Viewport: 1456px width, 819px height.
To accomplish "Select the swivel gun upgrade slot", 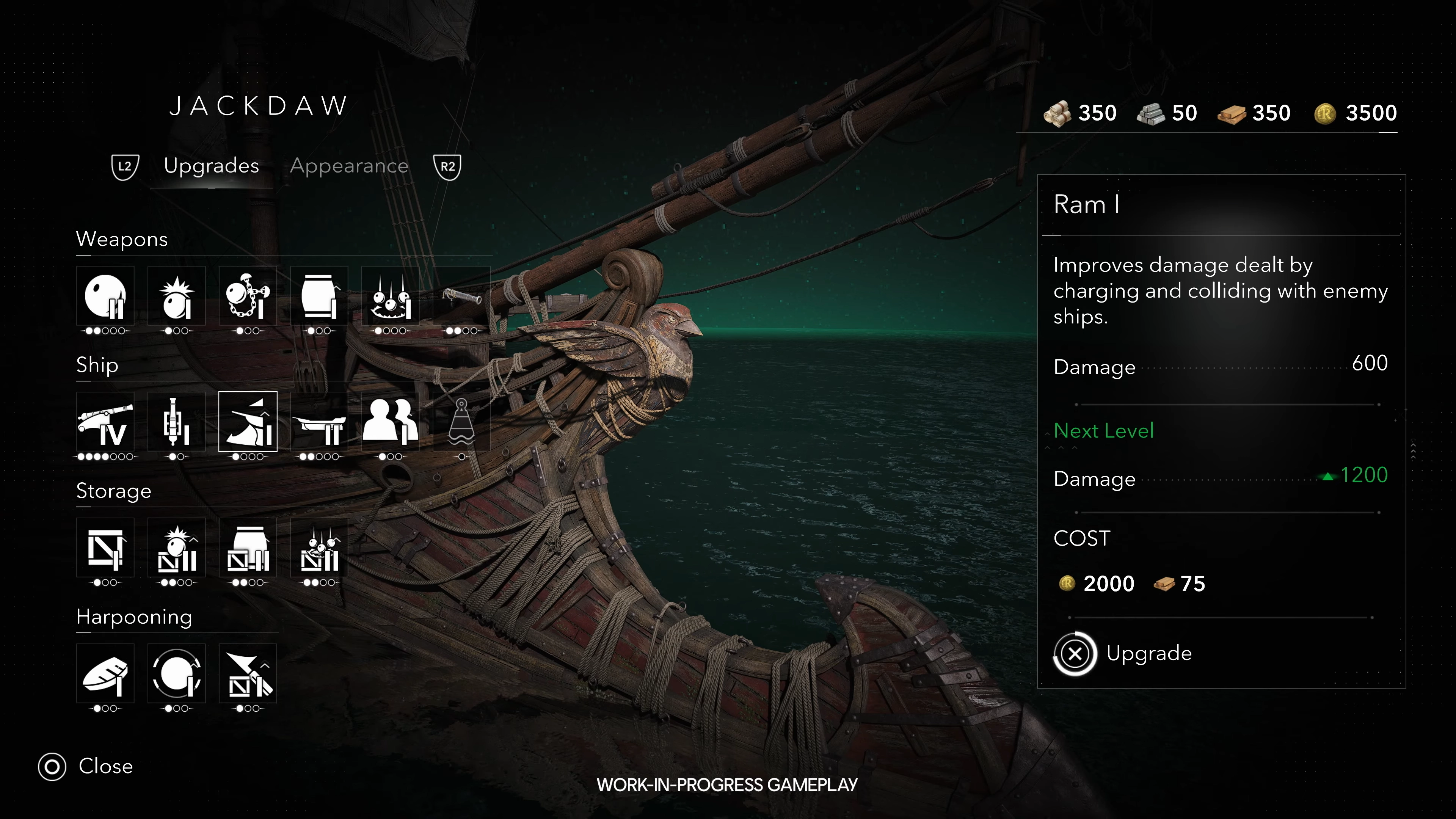I will [x=461, y=296].
